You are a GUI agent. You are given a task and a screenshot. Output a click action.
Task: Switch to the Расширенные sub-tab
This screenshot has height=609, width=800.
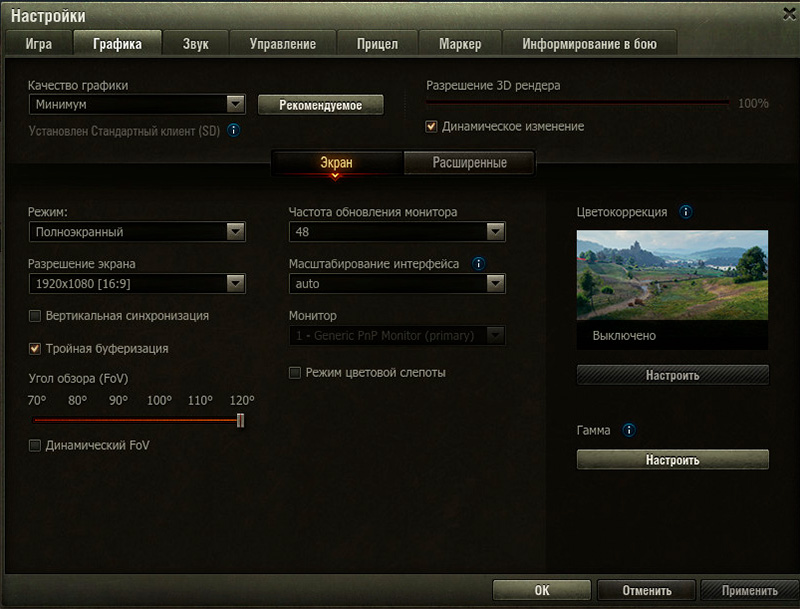469,163
